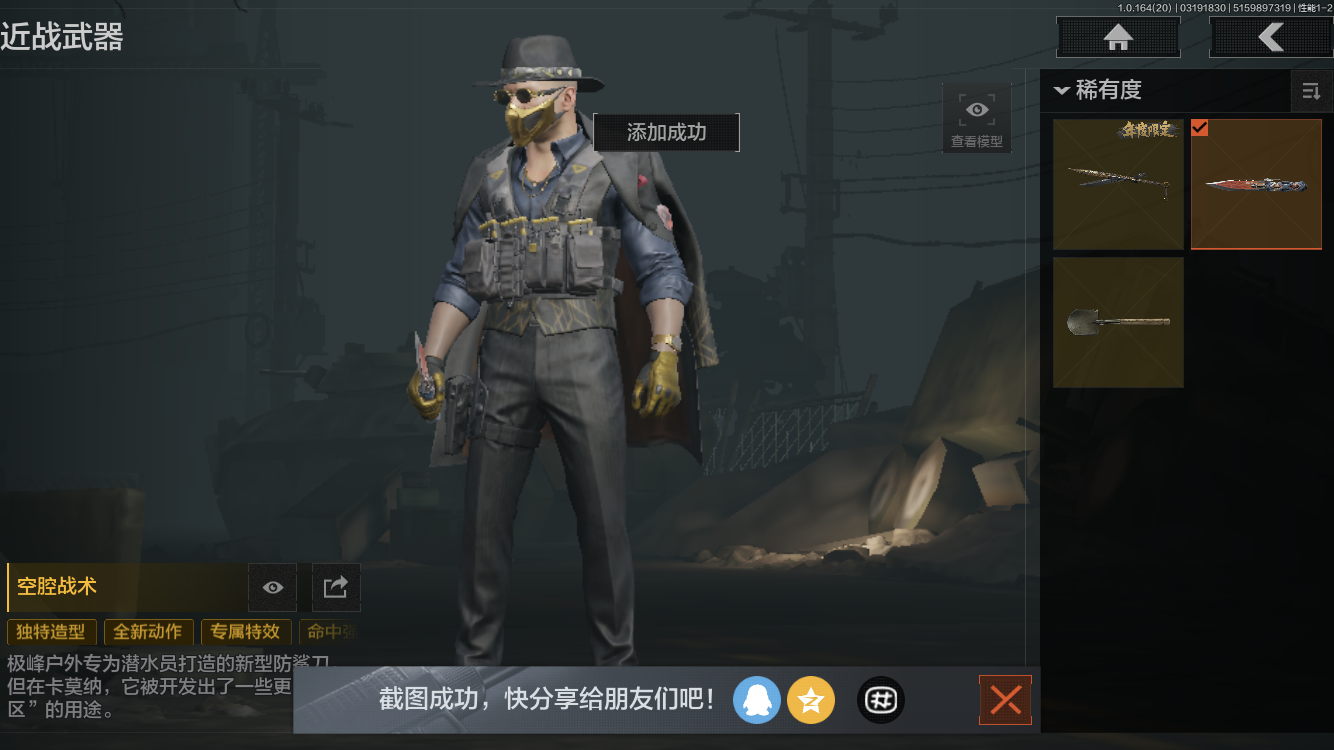Click the 添加成功 notification message
The image size is (1334, 750).
pyautogui.click(x=666, y=132)
